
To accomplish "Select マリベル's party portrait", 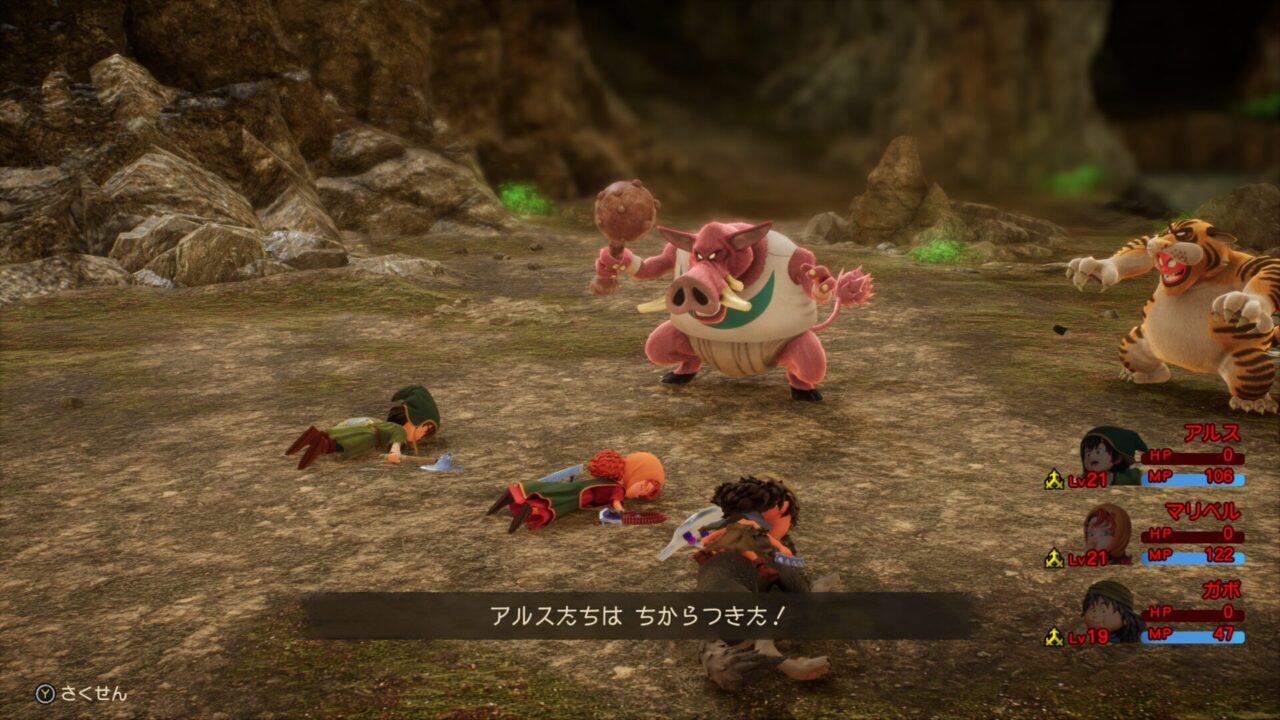I will pyautogui.click(x=1108, y=533).
